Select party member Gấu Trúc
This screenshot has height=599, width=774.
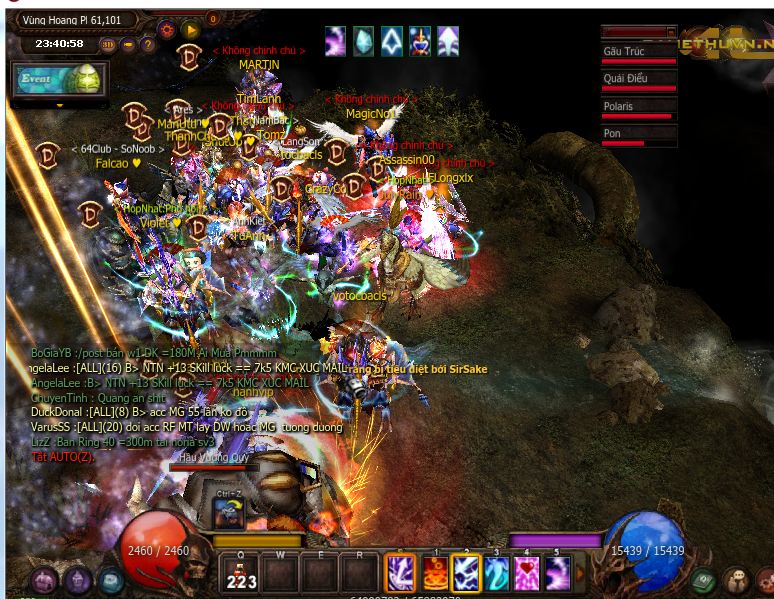coord(639,54)
